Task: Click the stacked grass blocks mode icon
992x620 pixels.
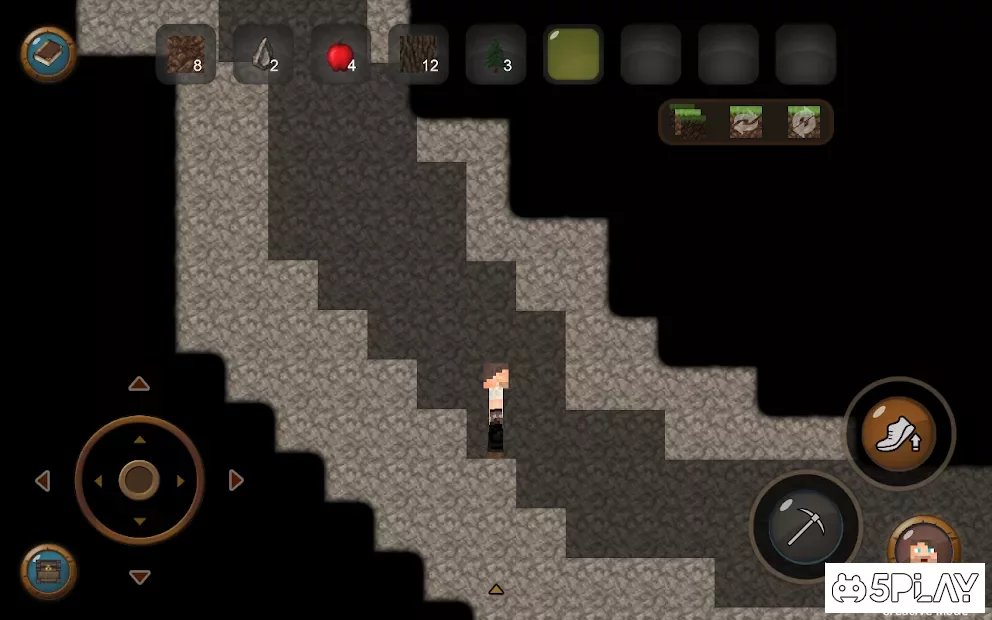Action: point(688,122)
